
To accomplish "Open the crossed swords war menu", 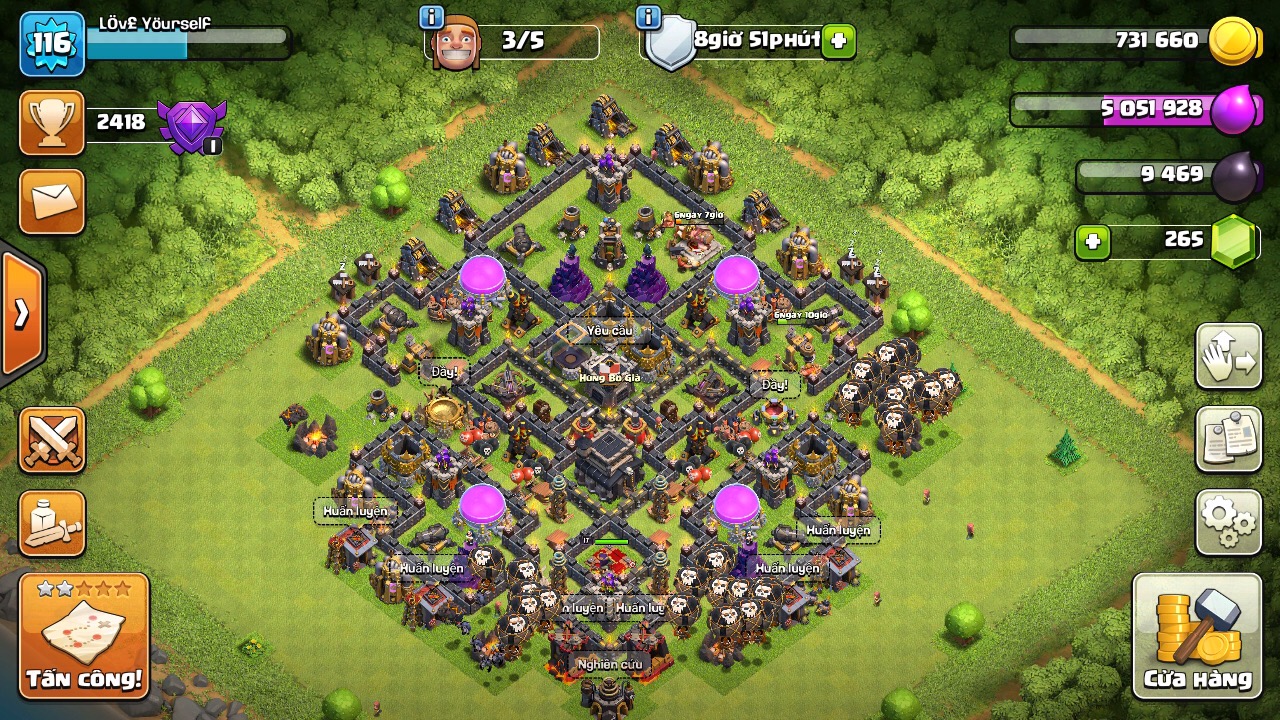I will [x=51, y=440].
